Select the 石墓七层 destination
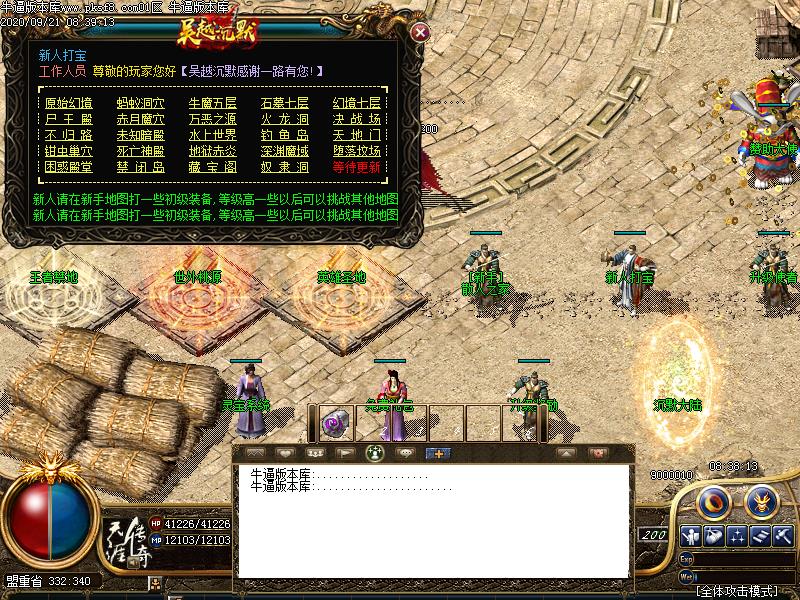The image size is (800, 600). [285, 103]
